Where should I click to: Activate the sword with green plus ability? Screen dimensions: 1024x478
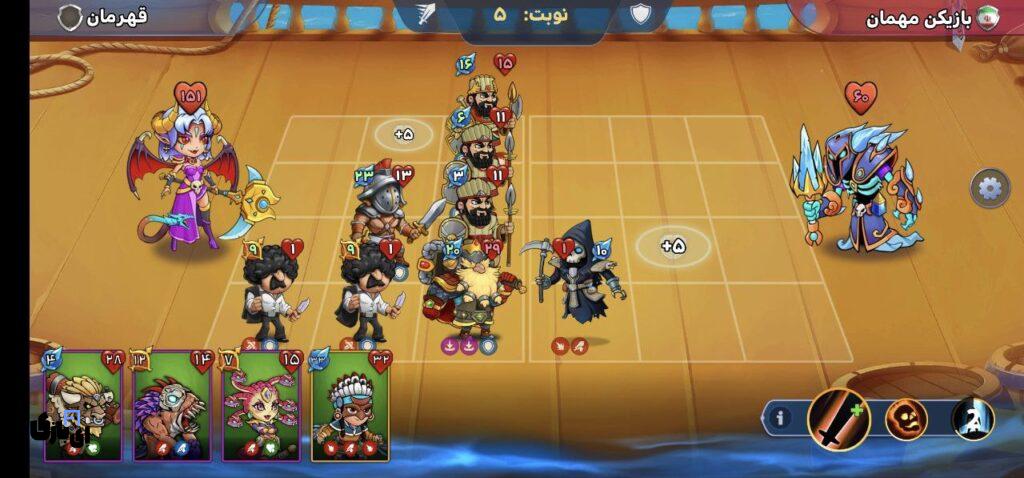click(x=836, y=417)
